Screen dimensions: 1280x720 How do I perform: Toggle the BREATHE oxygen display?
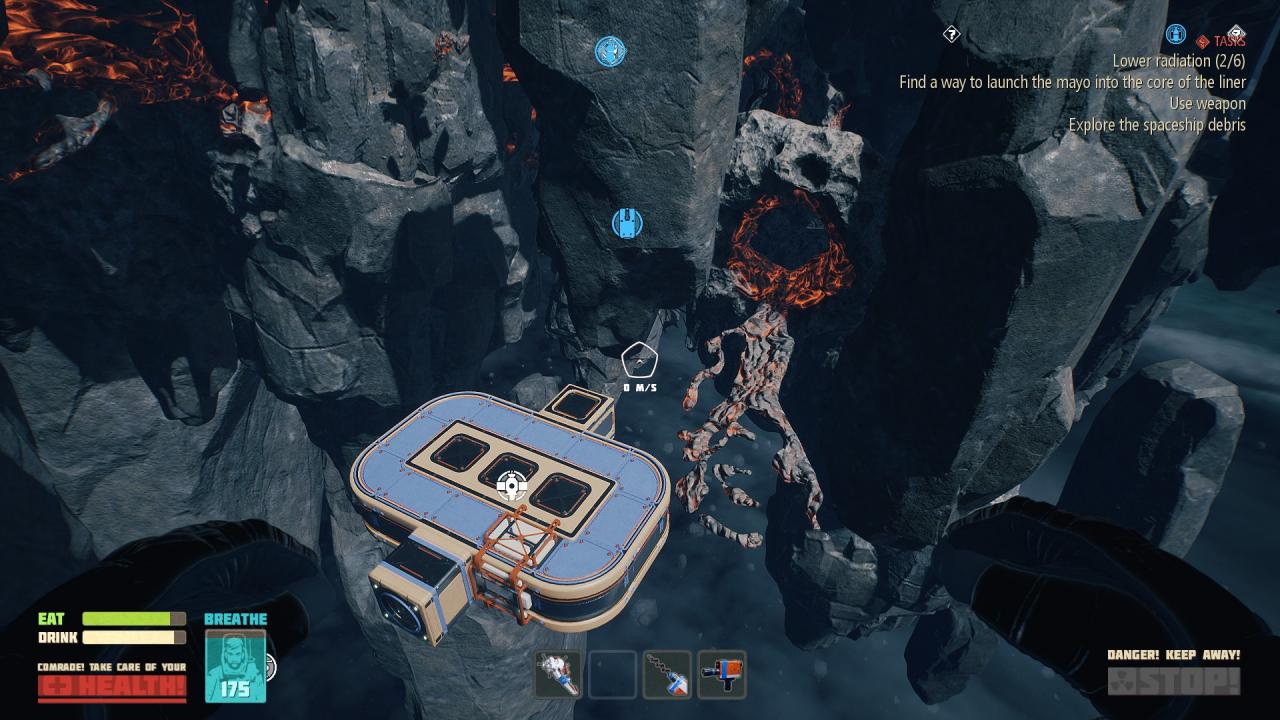tap(235, 619)
